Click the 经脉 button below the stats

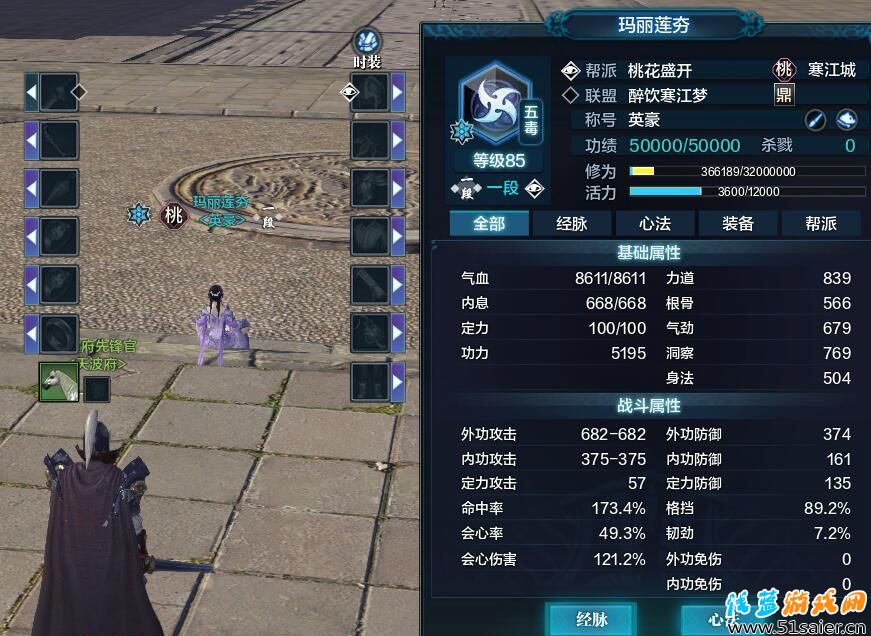(591, 618)
